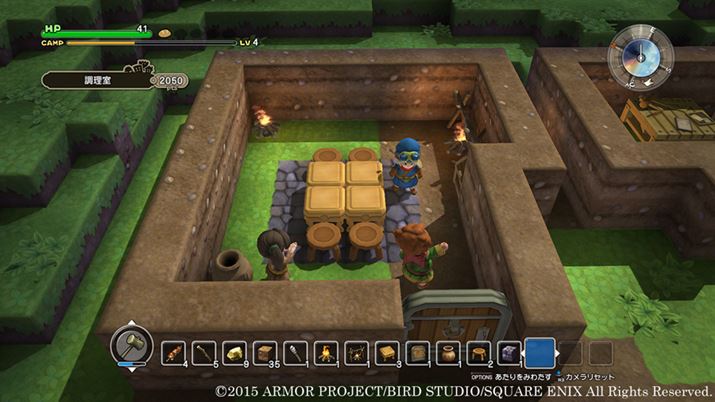The height and width of the screenshot is (402, 715).
Task: Select the earth block stack of 35
Action: click(x=264, y=352)
